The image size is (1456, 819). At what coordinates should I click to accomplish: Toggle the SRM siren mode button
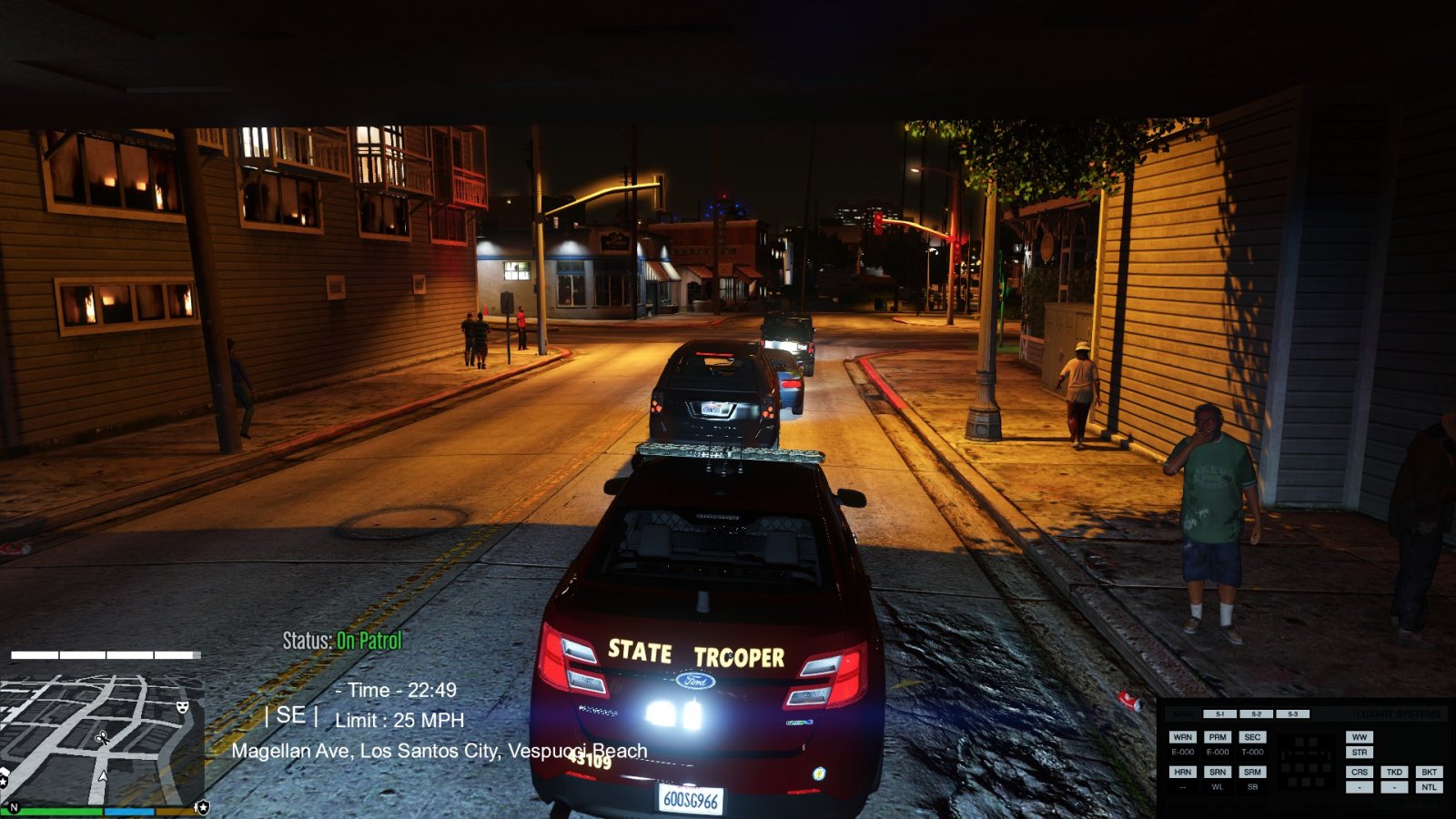[x=1252, y=772]
